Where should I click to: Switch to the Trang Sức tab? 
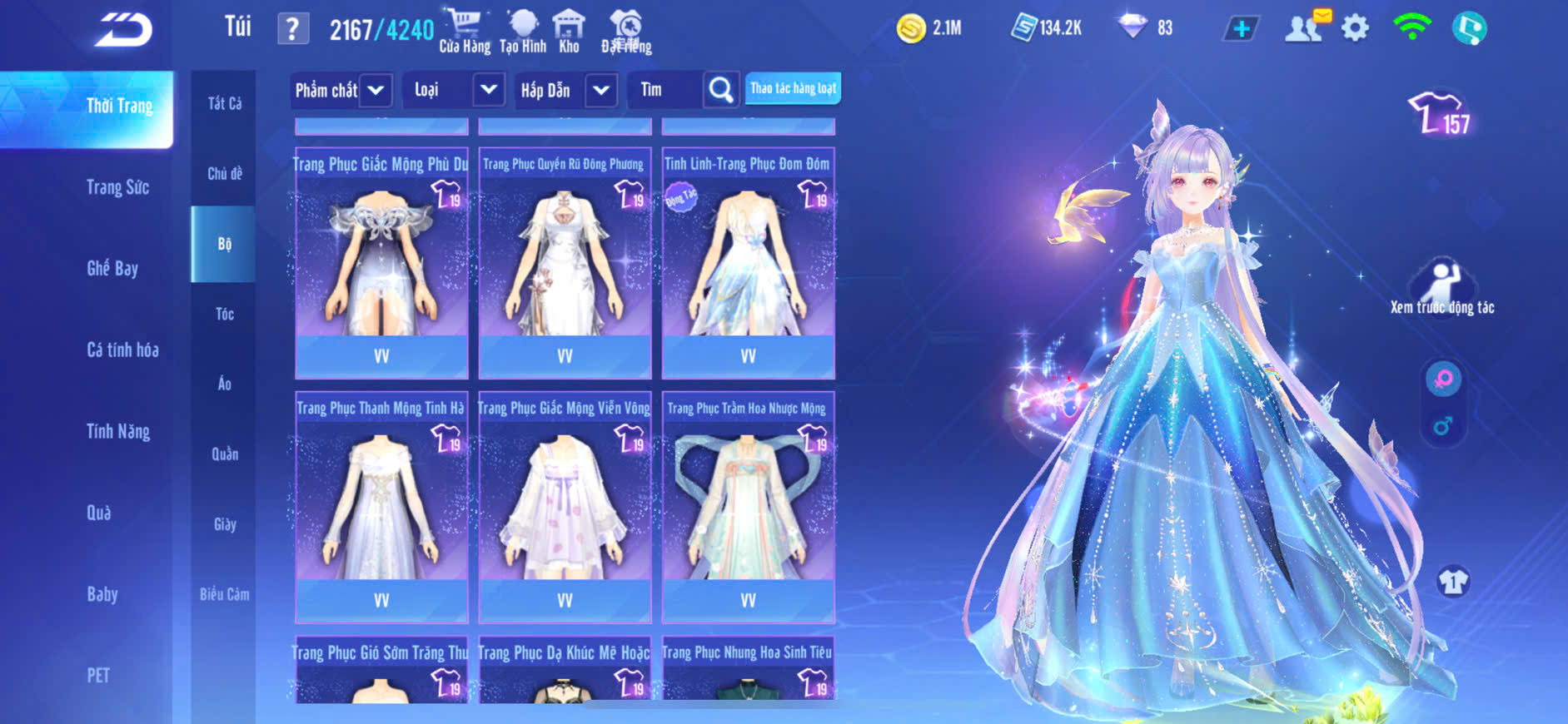point(118,187)
